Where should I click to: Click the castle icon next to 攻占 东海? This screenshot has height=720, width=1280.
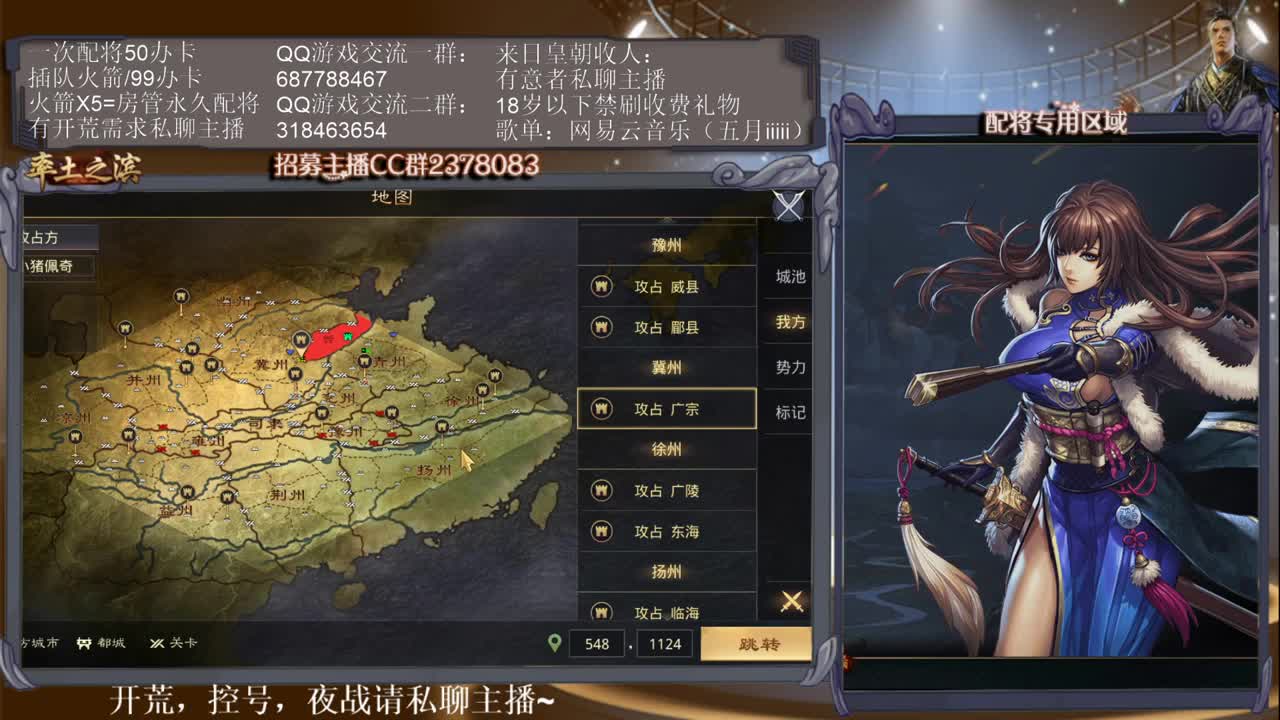point(600,532)
